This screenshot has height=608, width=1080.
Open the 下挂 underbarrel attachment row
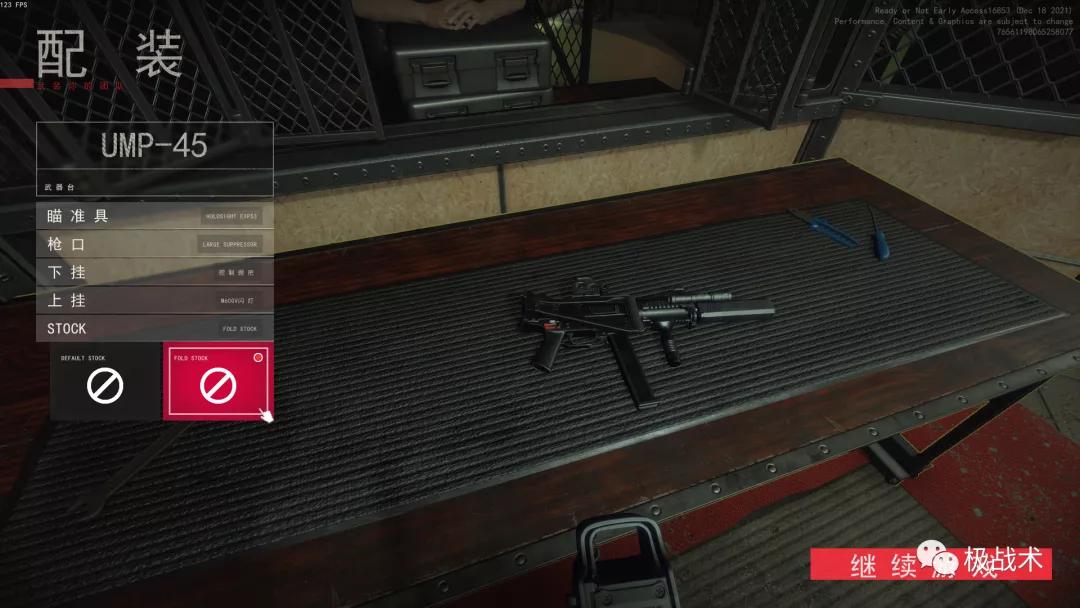[154, 272]
